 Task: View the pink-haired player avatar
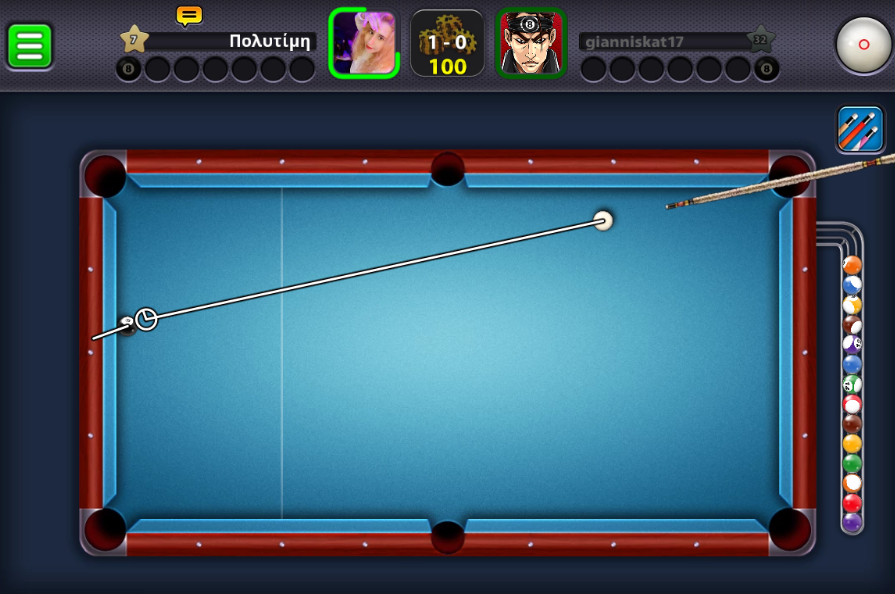364,43
